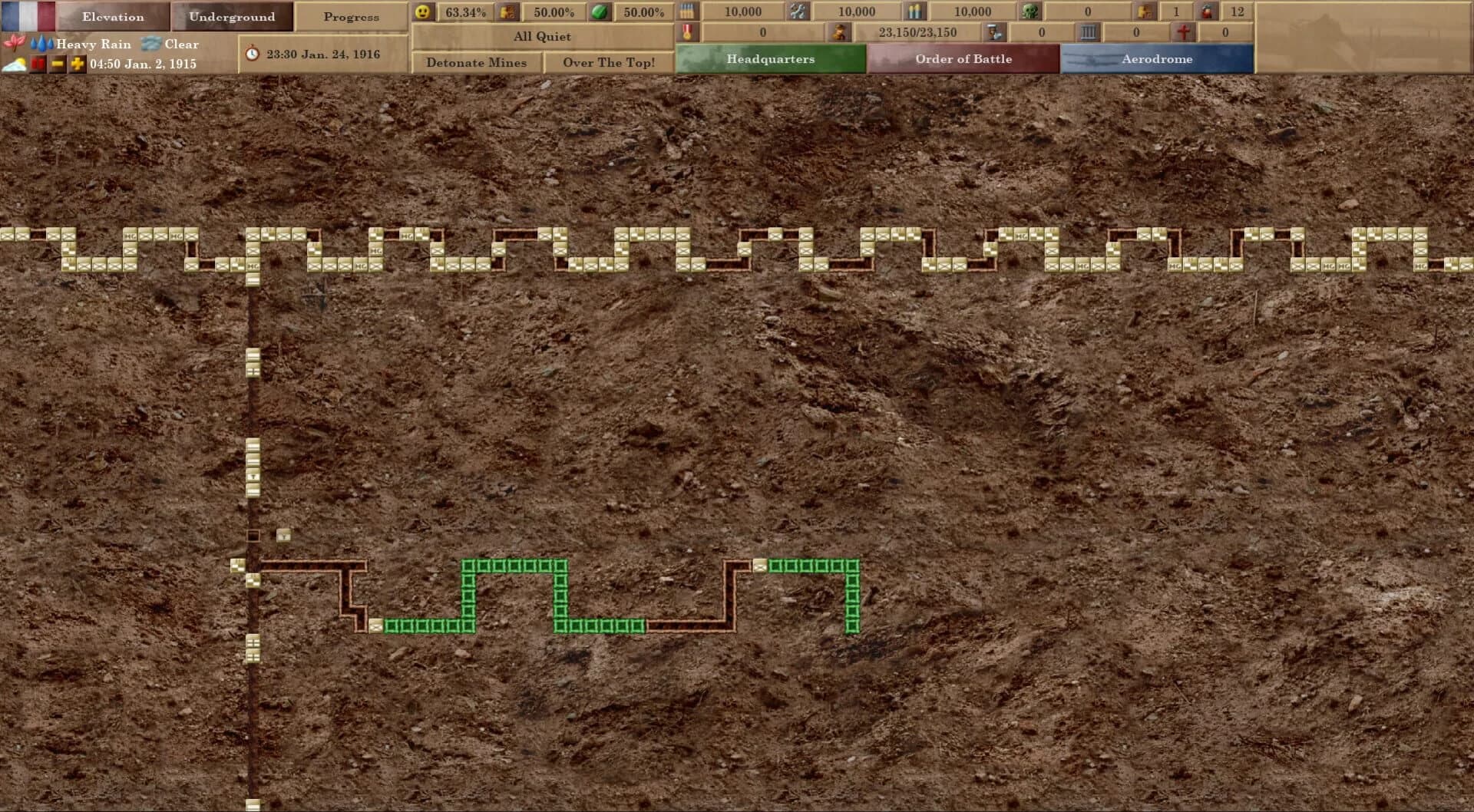Increase game speed with the plus control

[76, 64]
